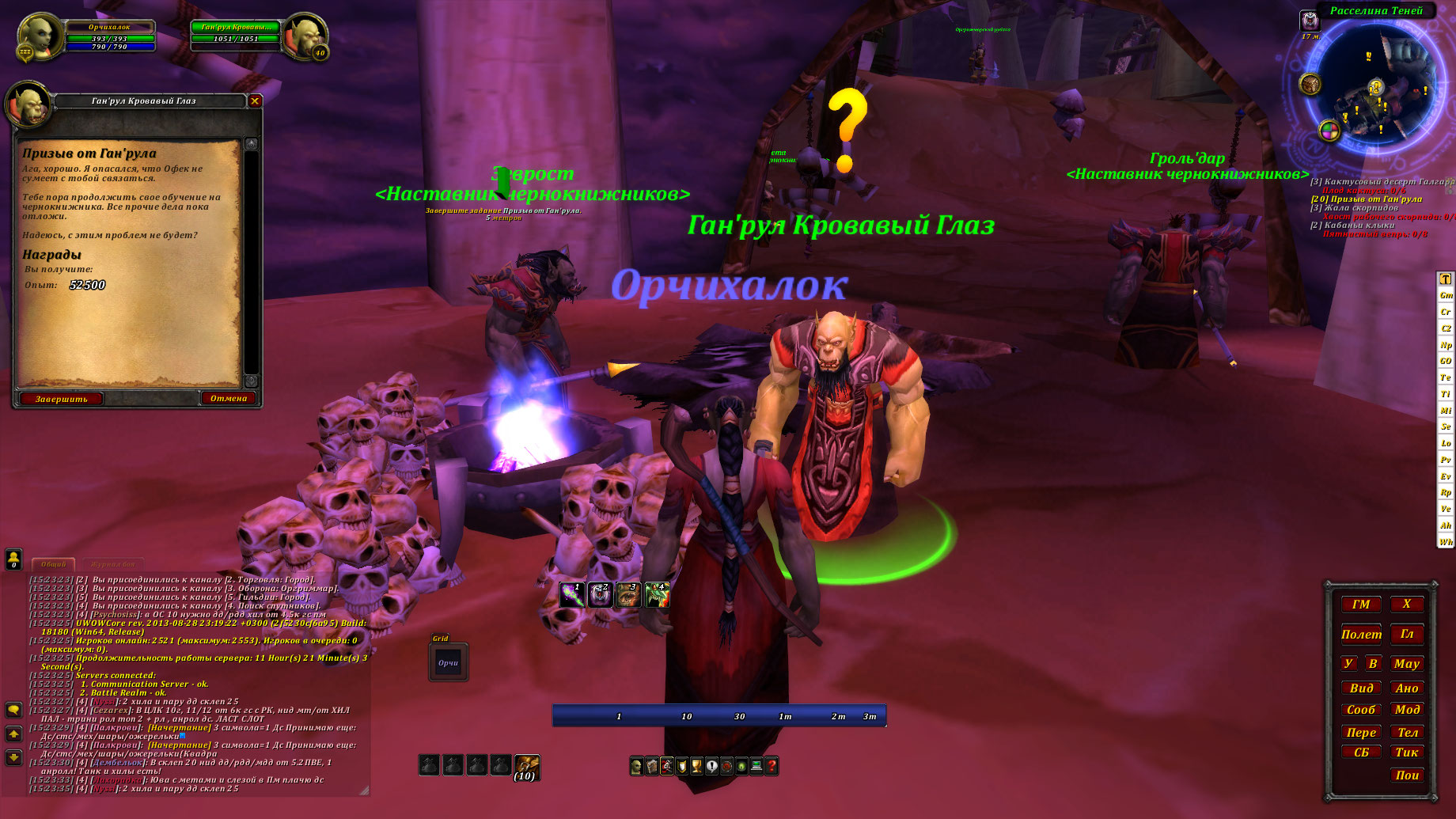
Task: Open the achievements golden trophy button
Action: tap(696, 766)
